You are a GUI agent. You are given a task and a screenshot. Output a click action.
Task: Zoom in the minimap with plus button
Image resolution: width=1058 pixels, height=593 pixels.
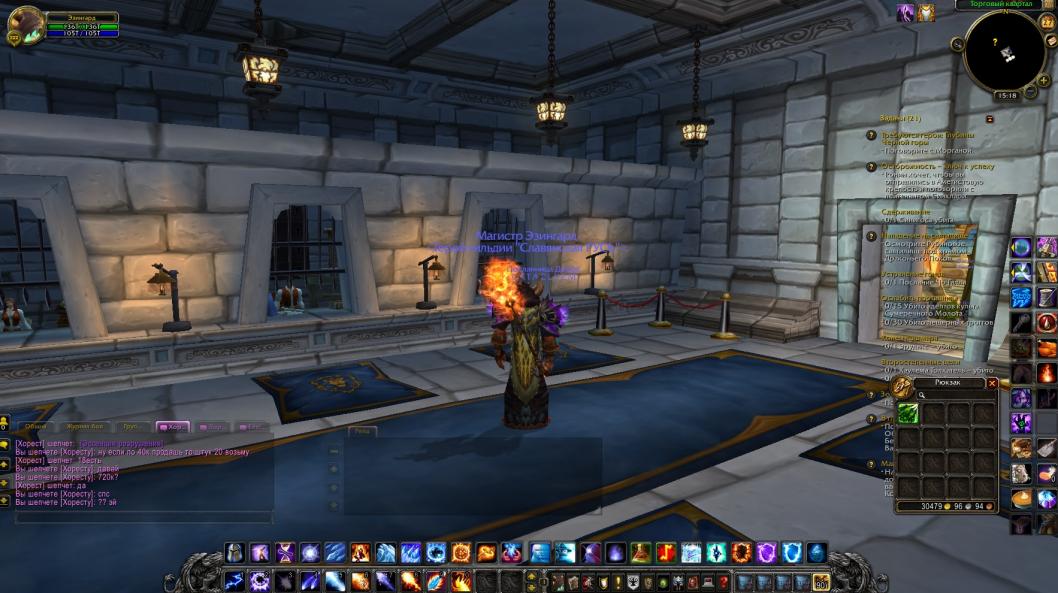(x=1044, y=80)
